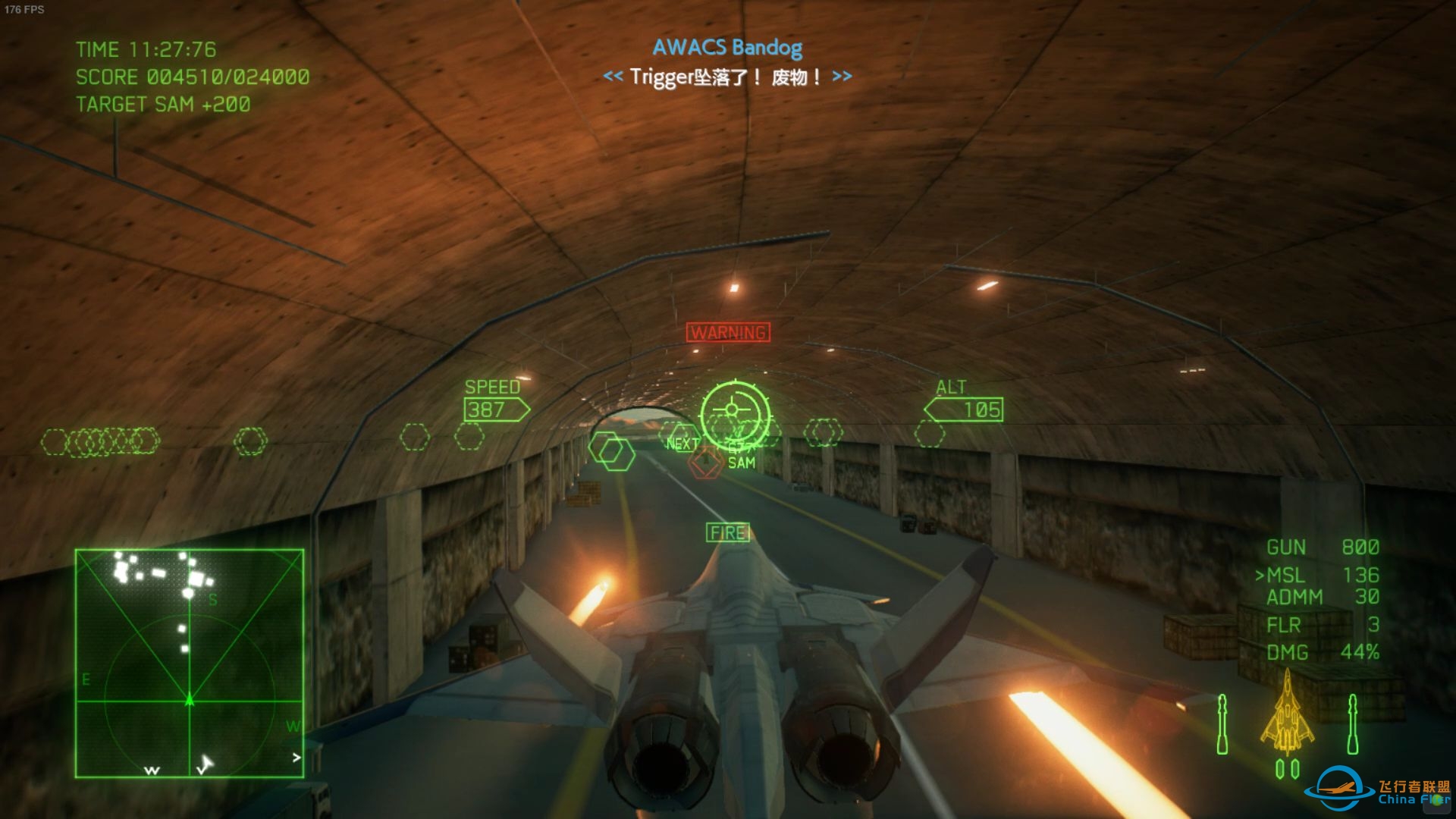Select the GUN weapon entry
The image size is (1456, 819).
tap(1322, 548)
